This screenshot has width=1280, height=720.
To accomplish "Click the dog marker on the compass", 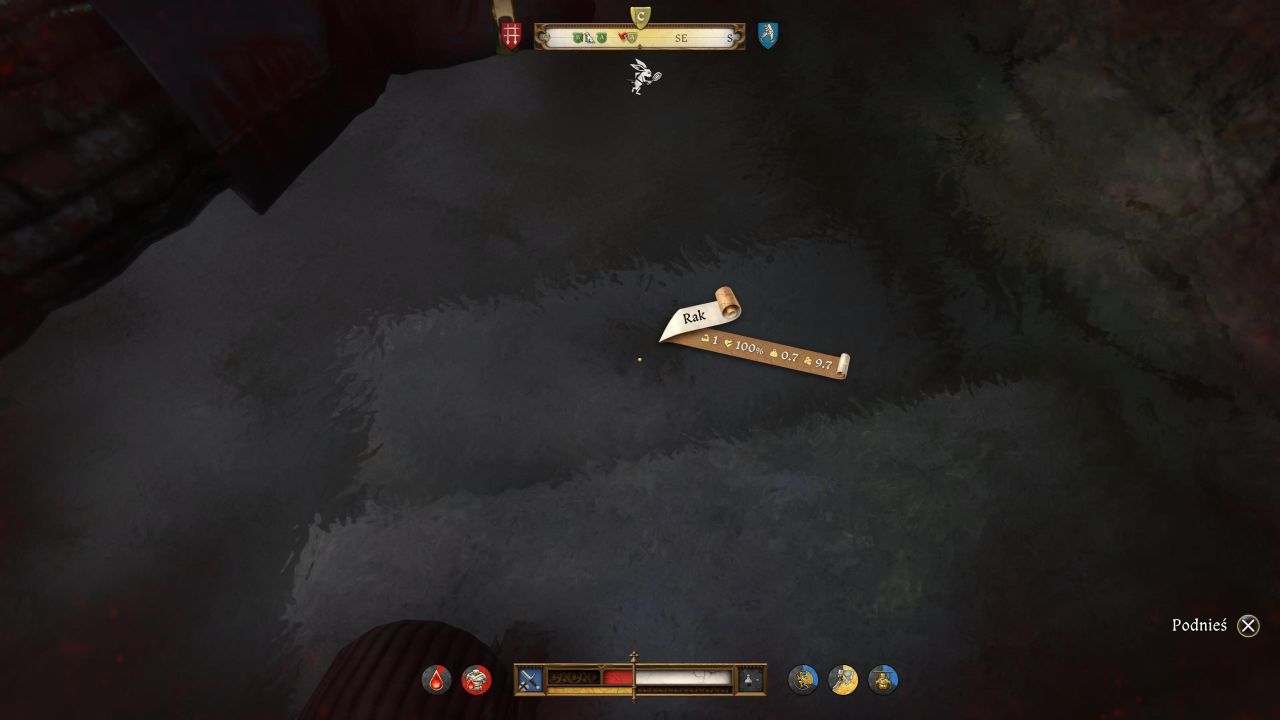I will [590, 38].
